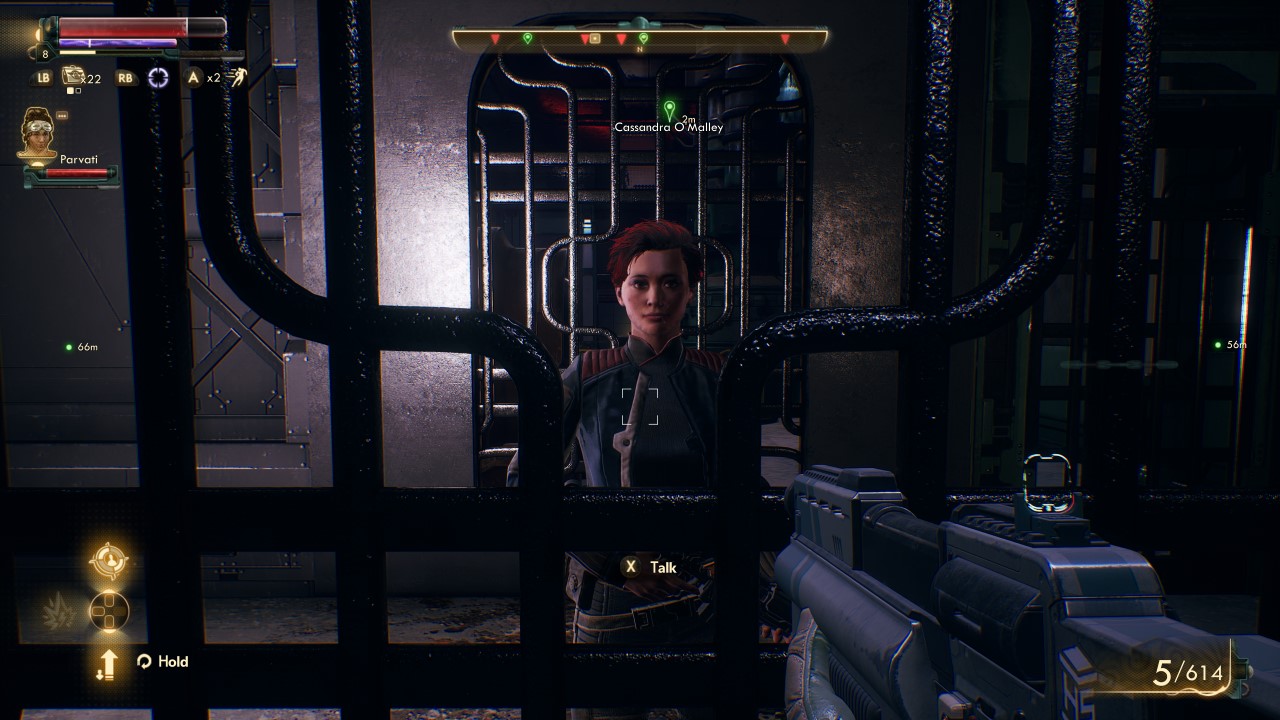
Task: Use the medical inhaler icon
Action: click(72, 76)
